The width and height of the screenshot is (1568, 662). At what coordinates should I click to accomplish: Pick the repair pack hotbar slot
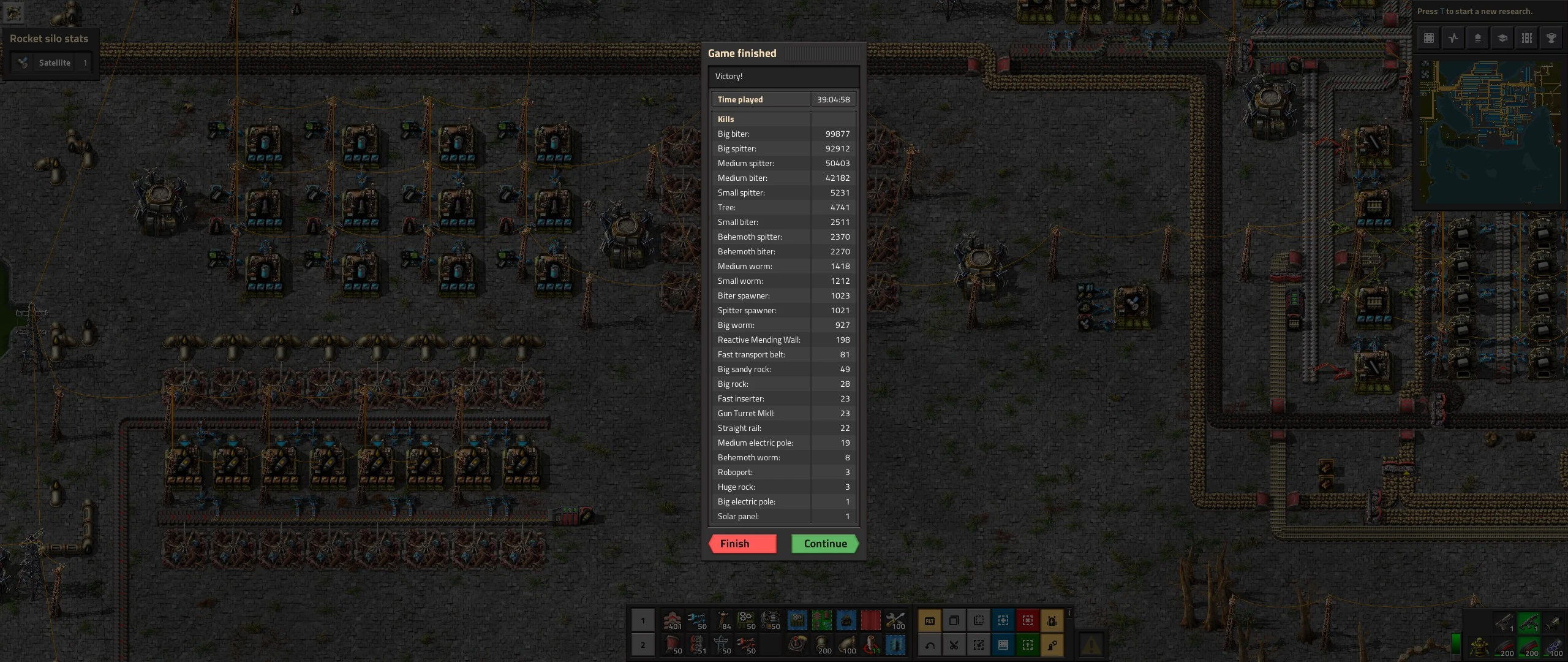pos(895,621)
